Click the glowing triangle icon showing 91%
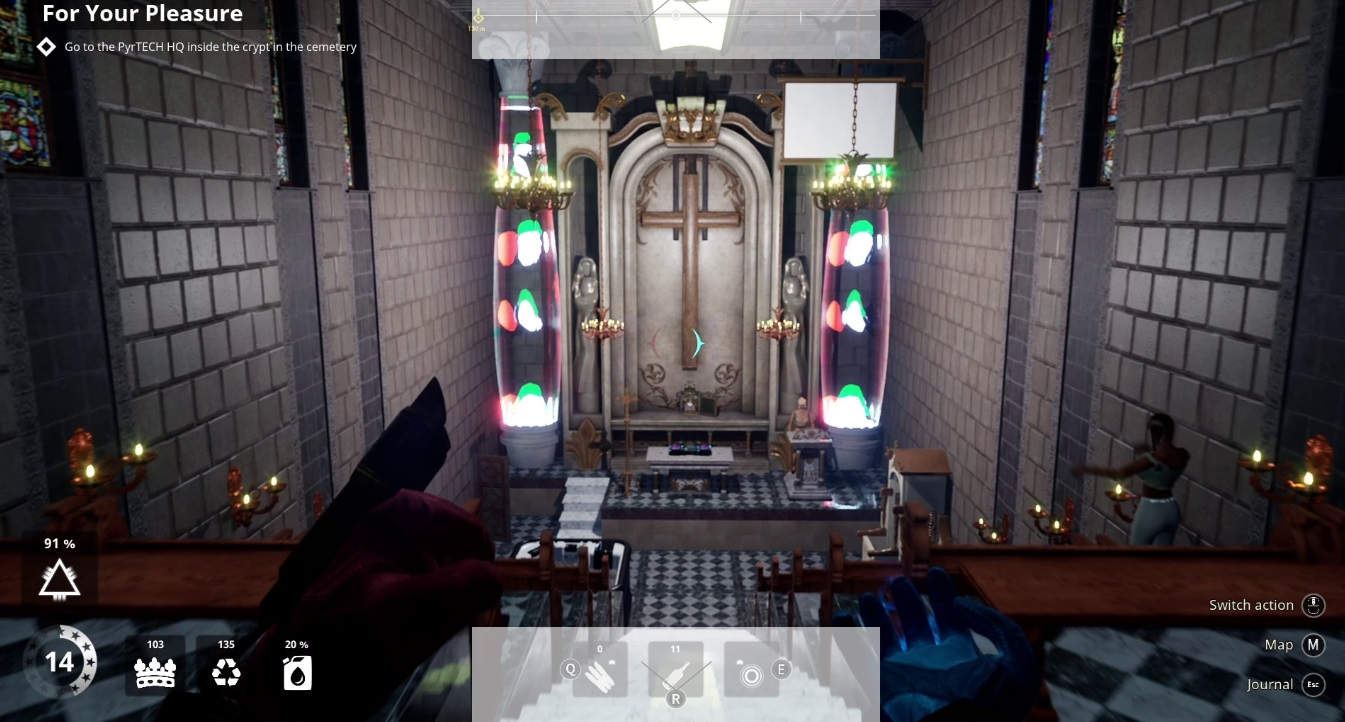 (58, 576)
